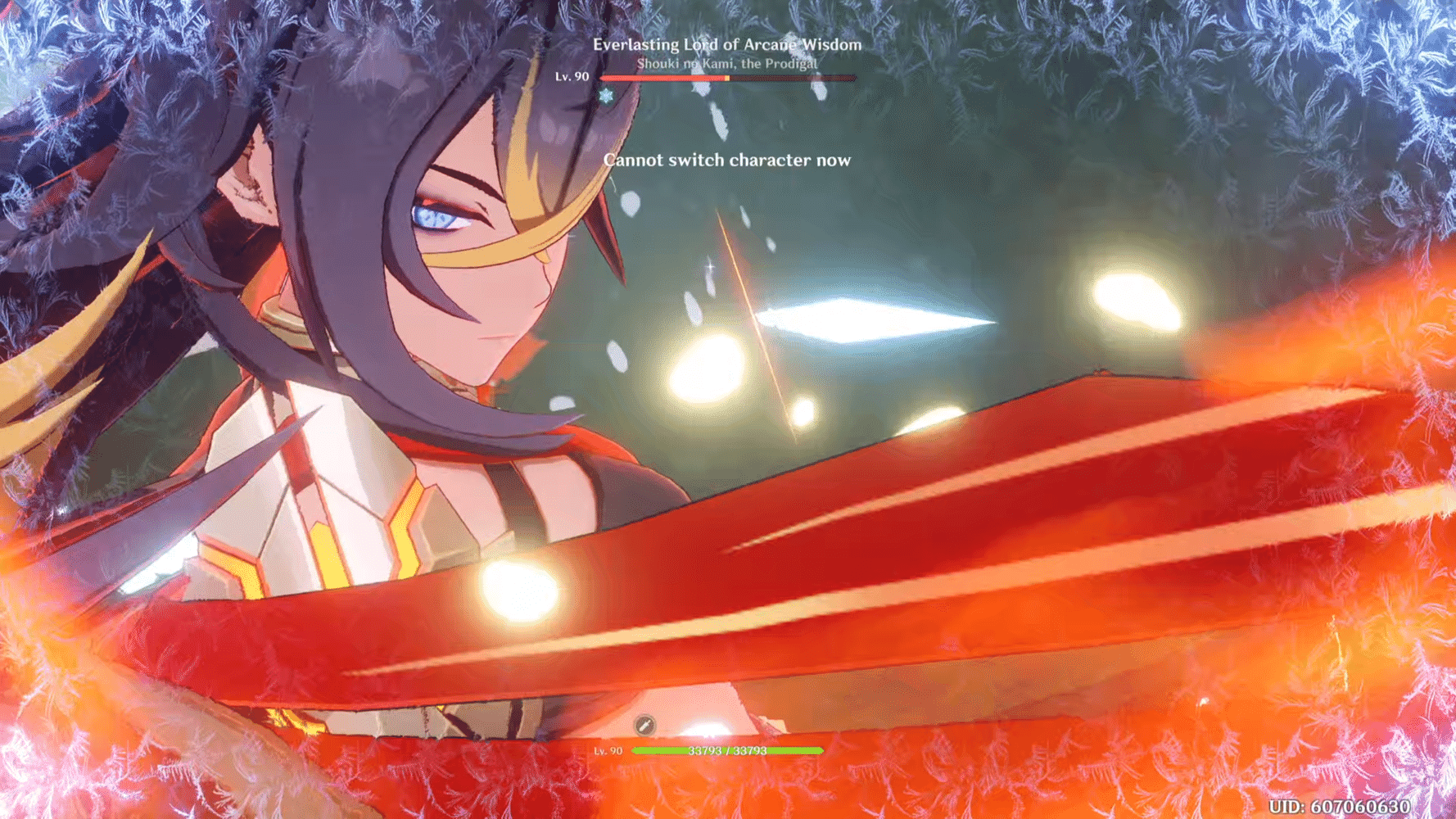Click the 33793 / 33793 HP value text
Image resolution: width=1456 pixels, height=819 pixels.
(729, 750)
